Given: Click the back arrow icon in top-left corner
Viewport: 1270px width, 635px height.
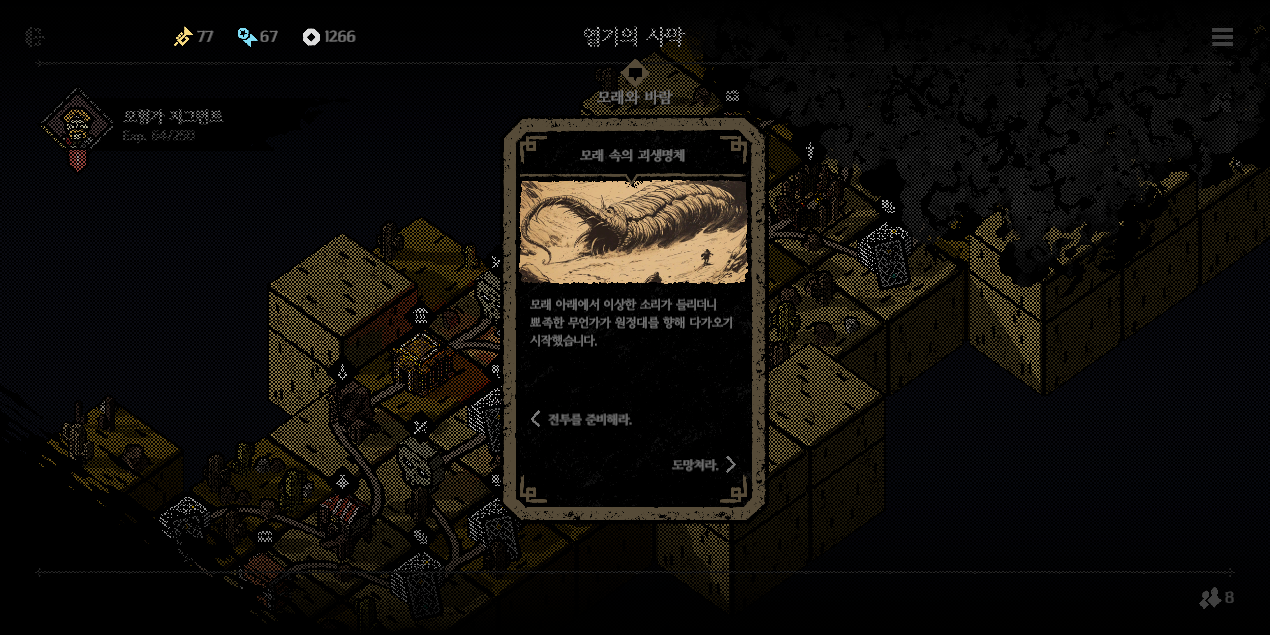Looking at the screenshot, I should [35, 37].
